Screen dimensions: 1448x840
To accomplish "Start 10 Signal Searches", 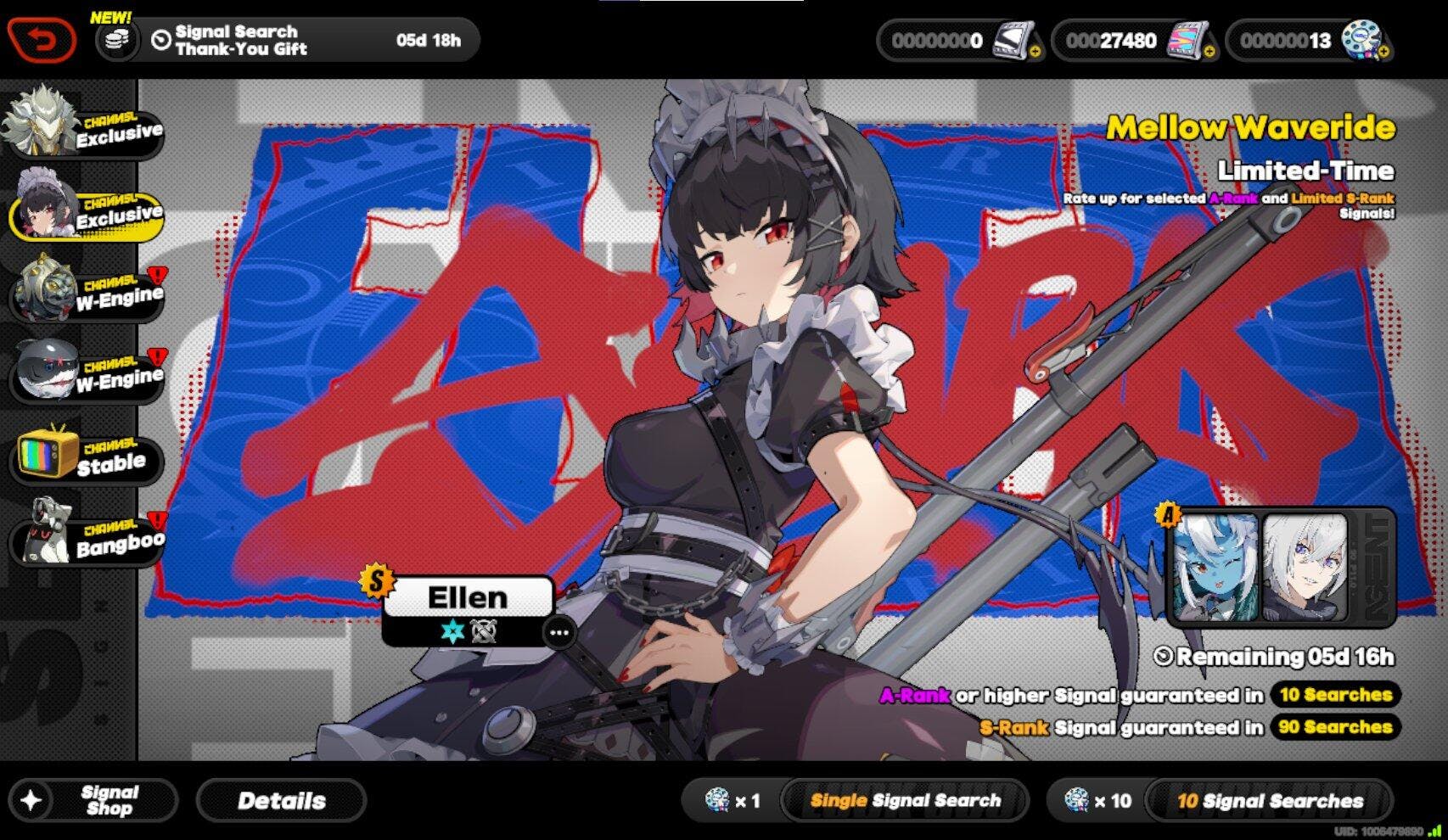I will click(x=1269, y=800).
